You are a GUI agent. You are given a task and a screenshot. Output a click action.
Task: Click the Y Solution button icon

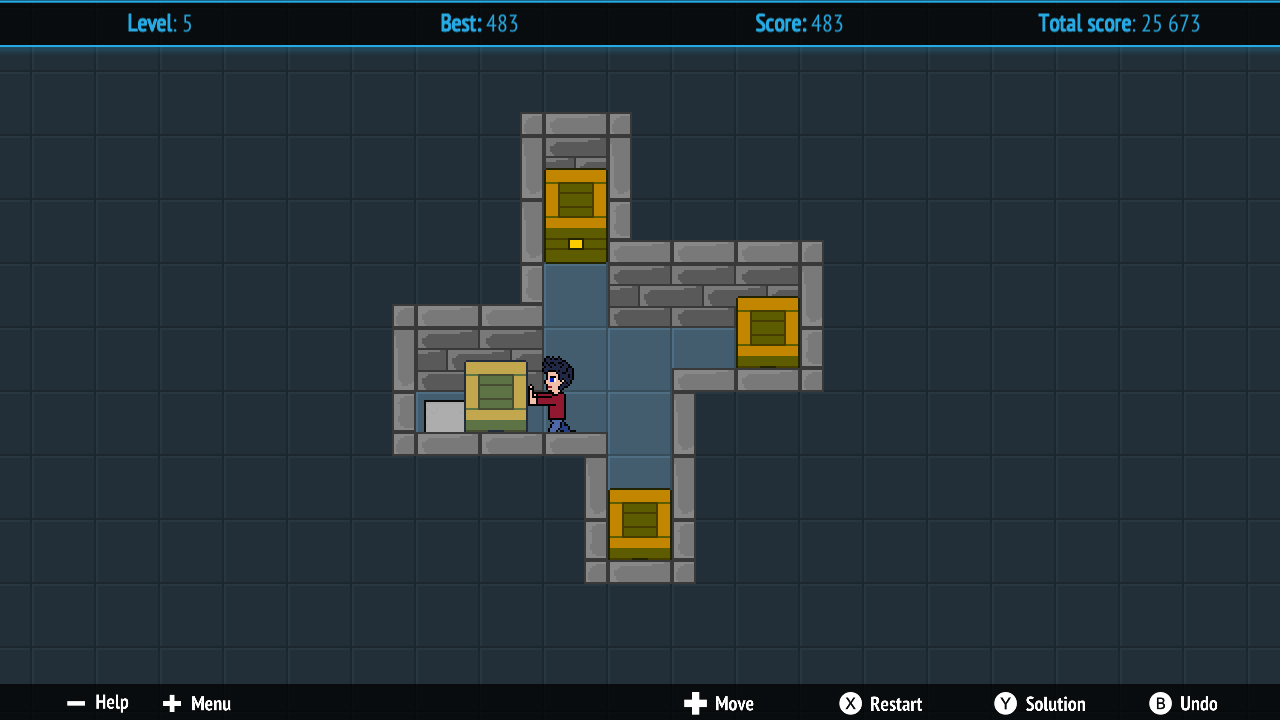tap(1005, 703)
